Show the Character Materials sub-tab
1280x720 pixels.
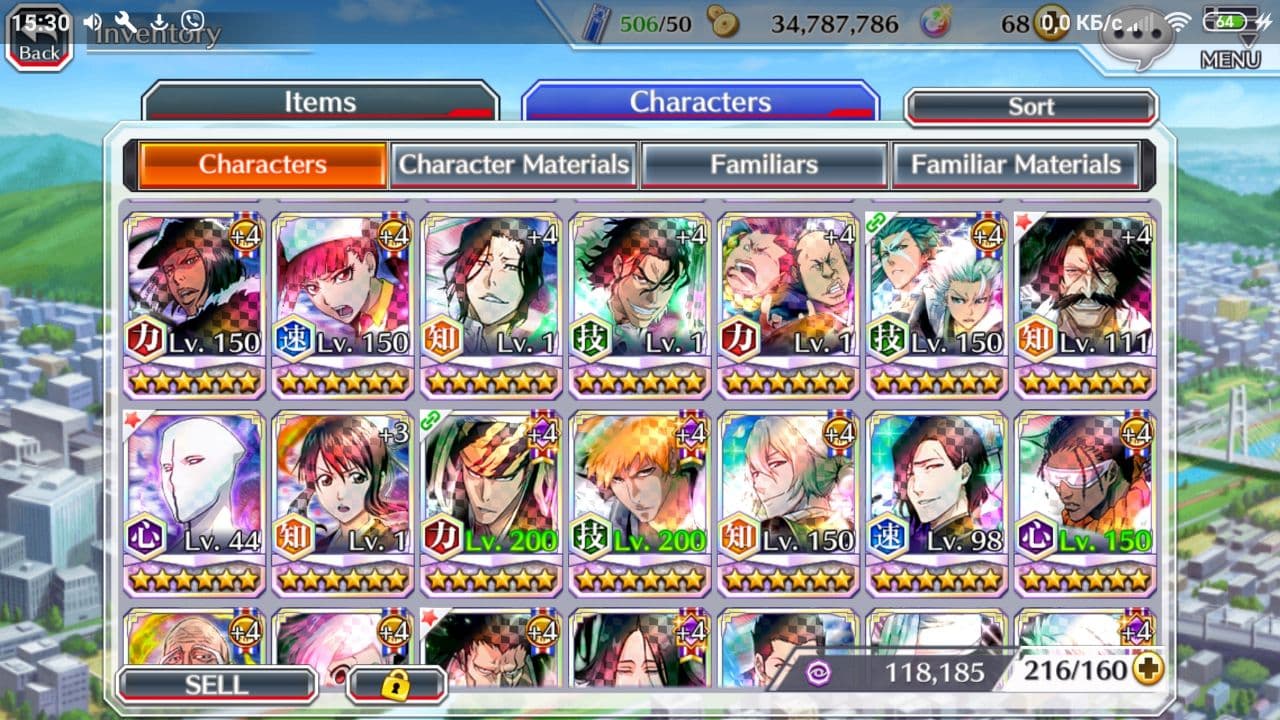514,165
